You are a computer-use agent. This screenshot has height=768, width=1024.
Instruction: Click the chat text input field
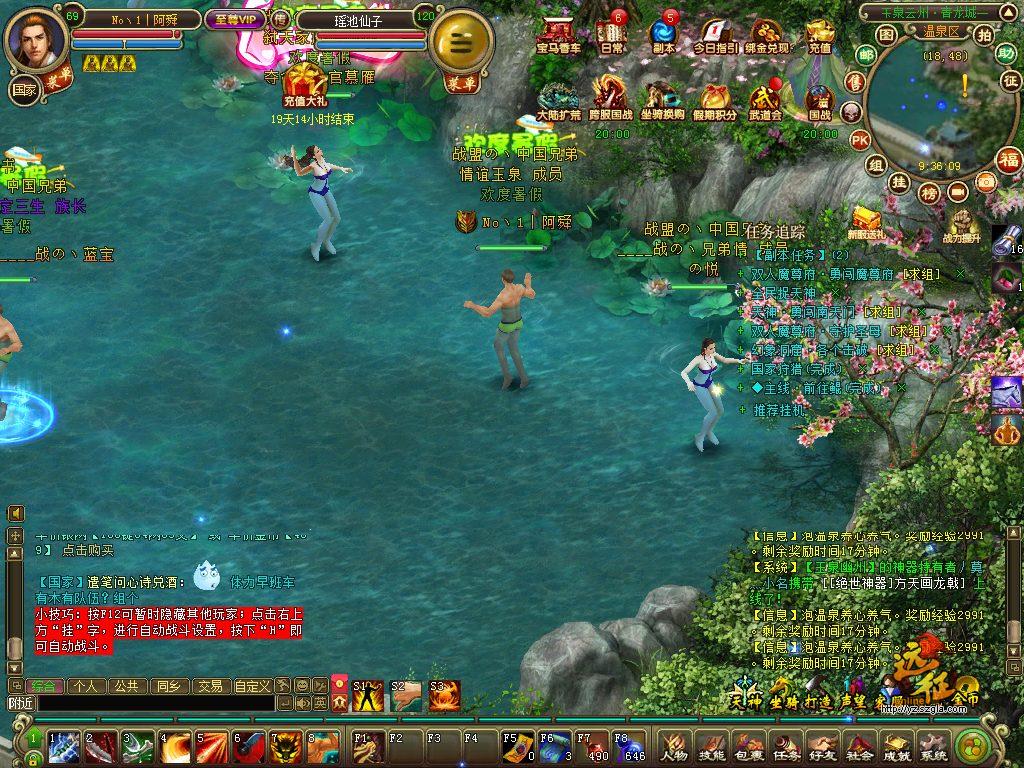(x=155, y=703)
